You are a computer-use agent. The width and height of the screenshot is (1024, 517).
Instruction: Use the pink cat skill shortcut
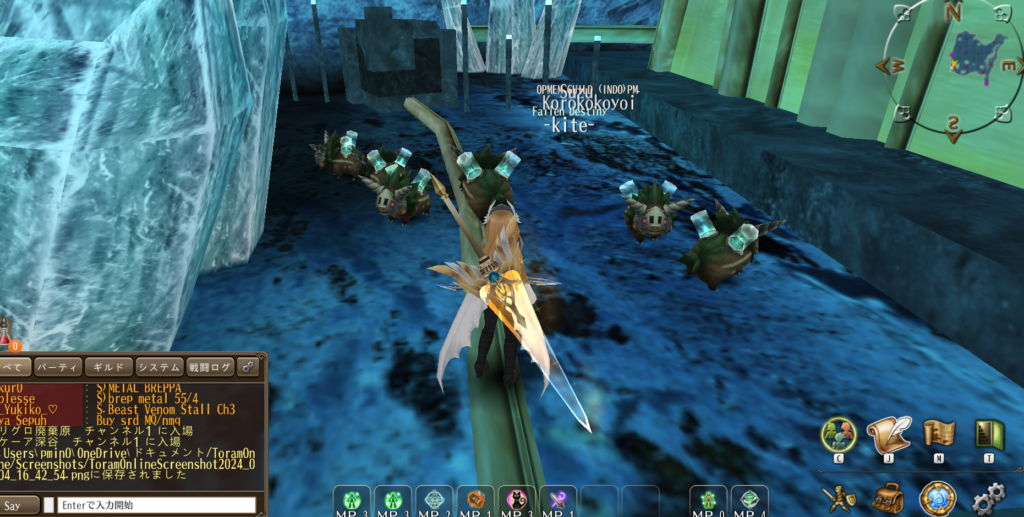pos(517,500)
